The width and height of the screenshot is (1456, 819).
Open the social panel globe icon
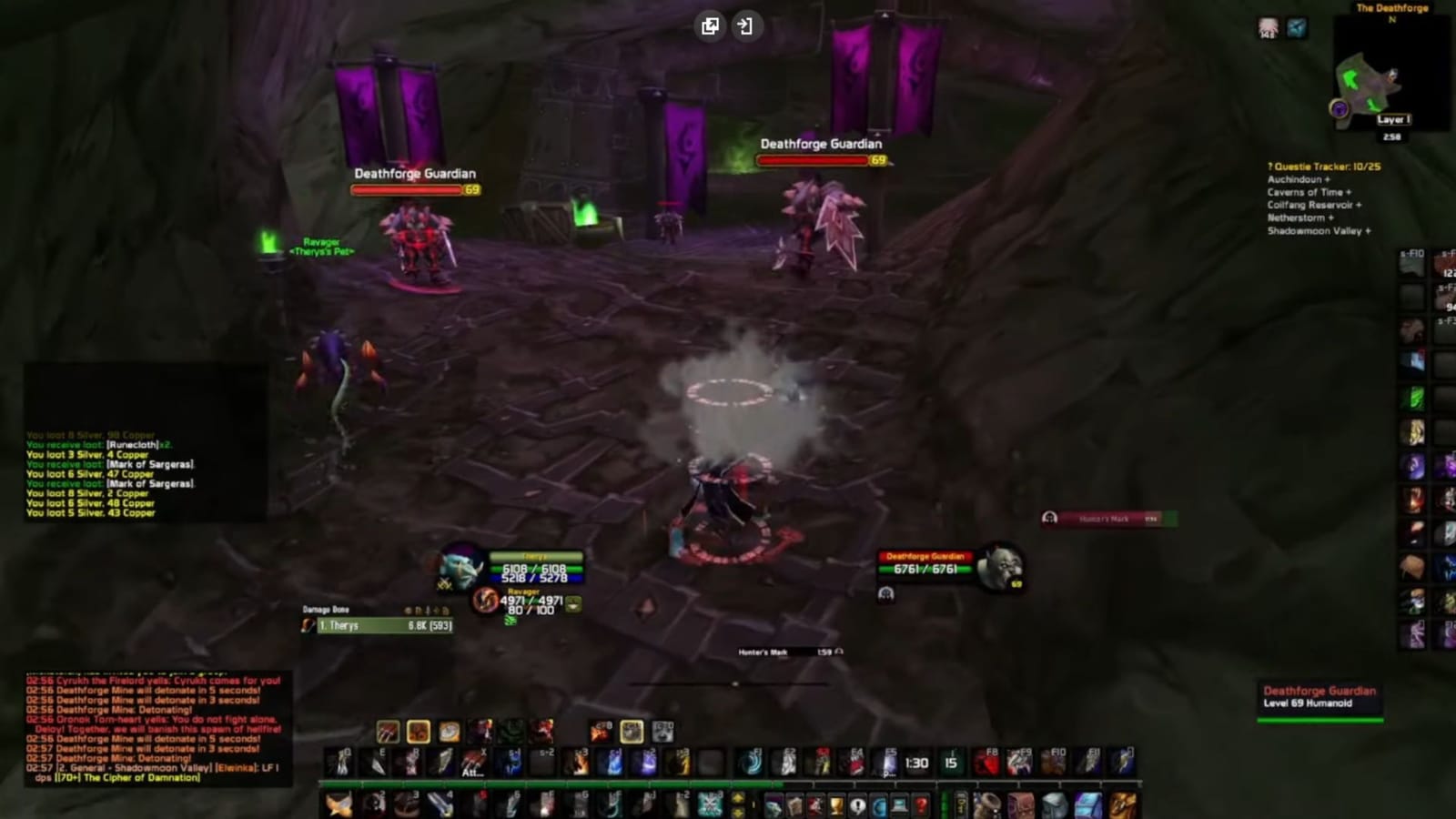pyautogui.click(x=879, y=804)
